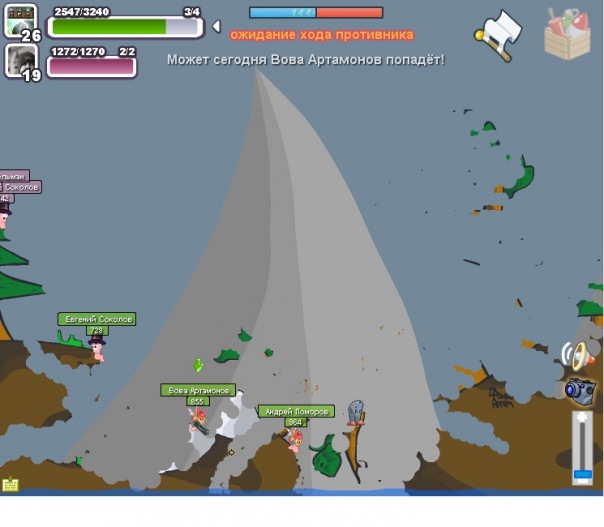
Task: Take a screenshot with the camera icon
Action: click(x=579, y=390)
